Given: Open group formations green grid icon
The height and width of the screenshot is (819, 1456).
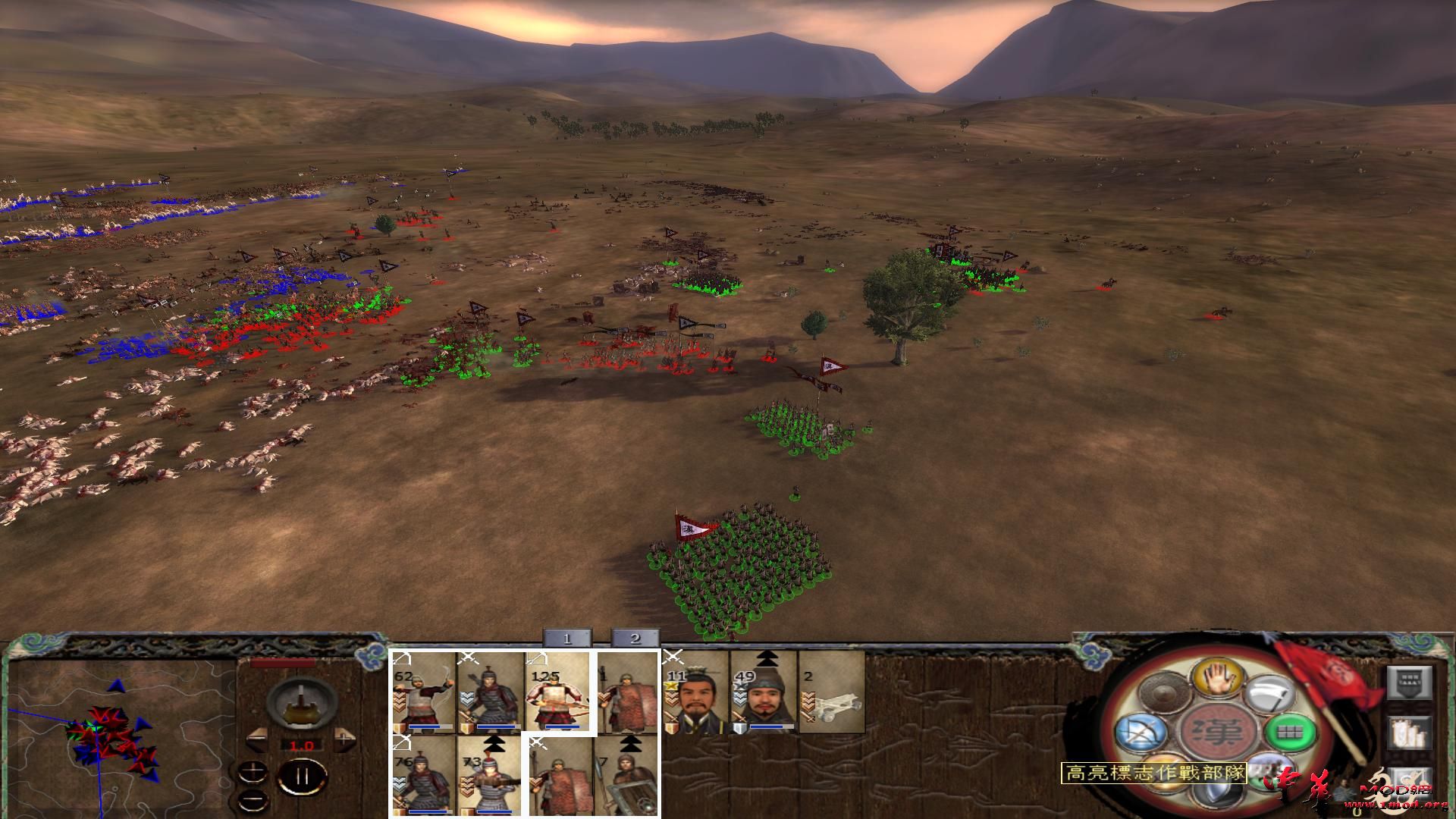Looking at the screenshot, I should pos(1290,733).
